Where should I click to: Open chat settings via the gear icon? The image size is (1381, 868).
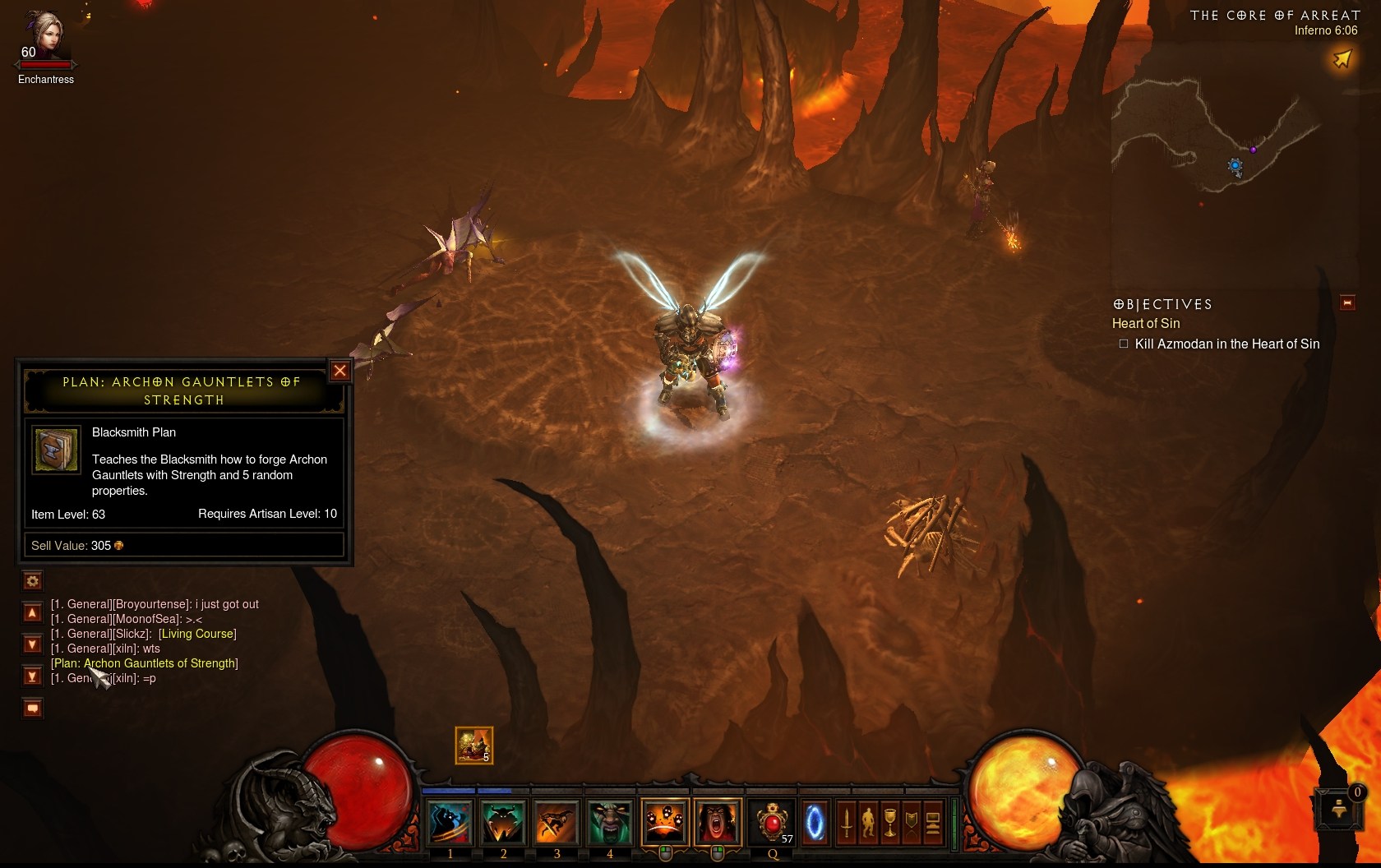tap(33, 581)
